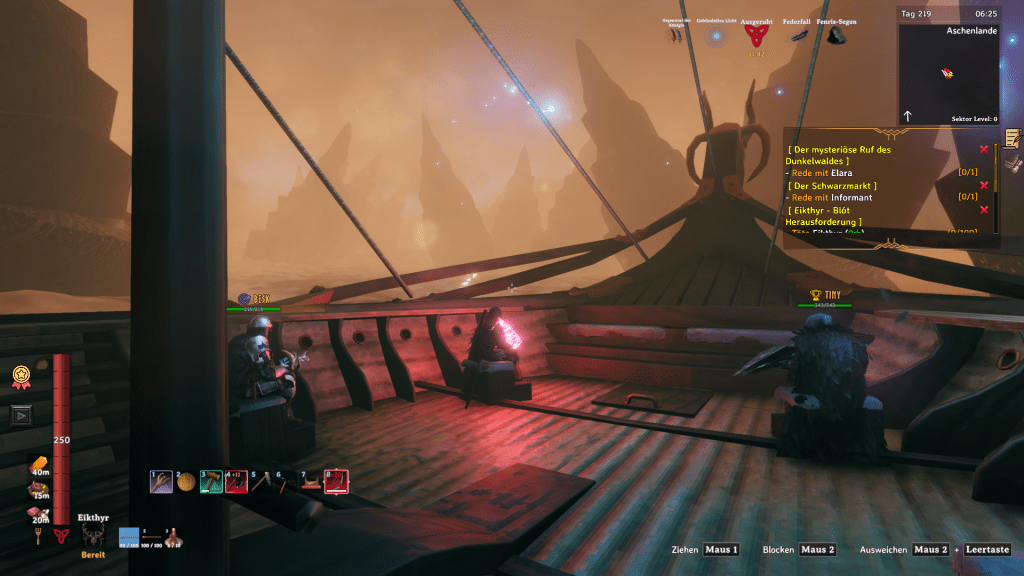1024x576 pixels.
Task: Open the gold star medal icon
Action: click(x=20, y=378)
